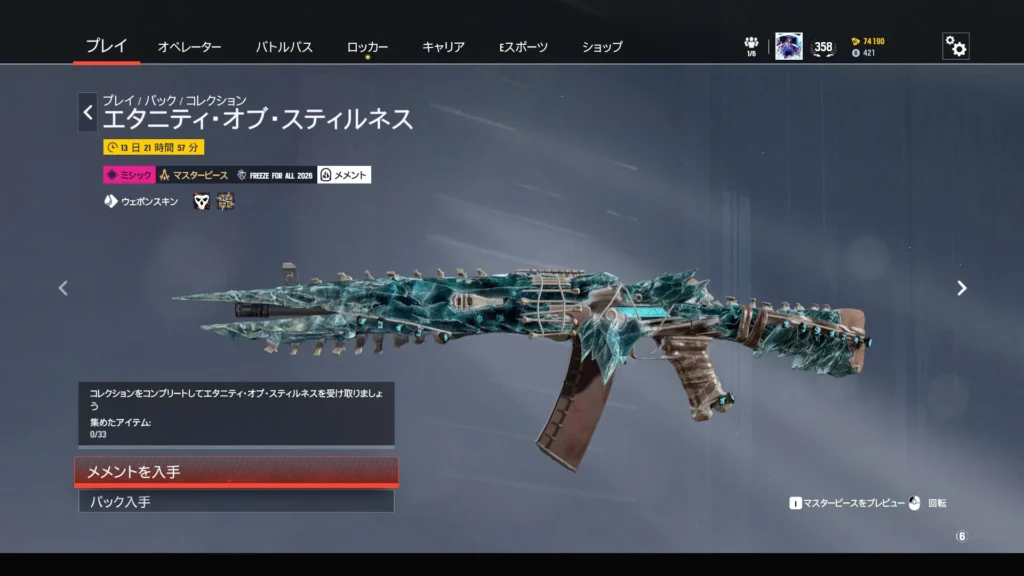Click the player profile avatar
Screen dimensions: 1024x576
pyautogui.click(x=788, y=46)
